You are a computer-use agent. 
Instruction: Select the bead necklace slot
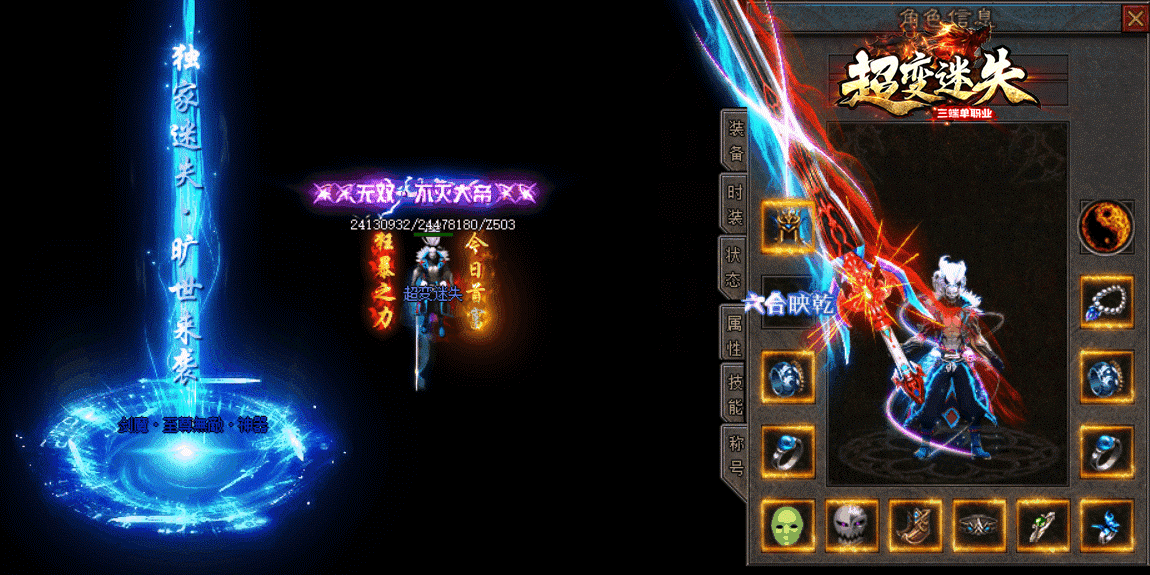(1106, 302)
